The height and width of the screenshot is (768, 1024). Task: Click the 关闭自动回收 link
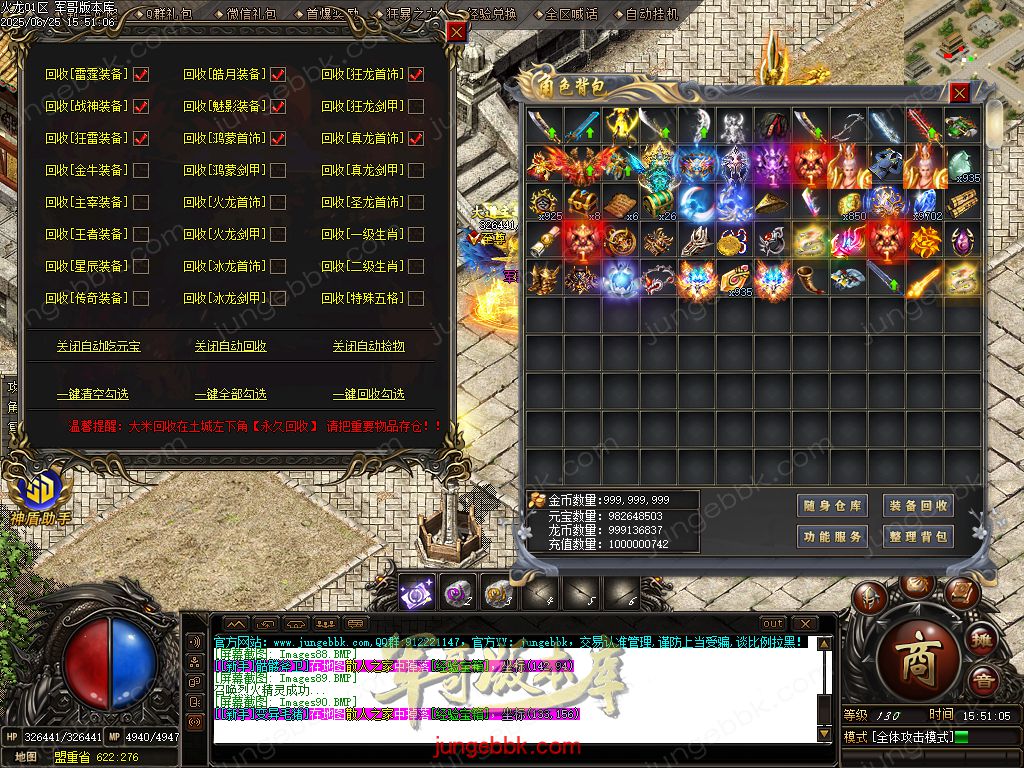(231, 346)
